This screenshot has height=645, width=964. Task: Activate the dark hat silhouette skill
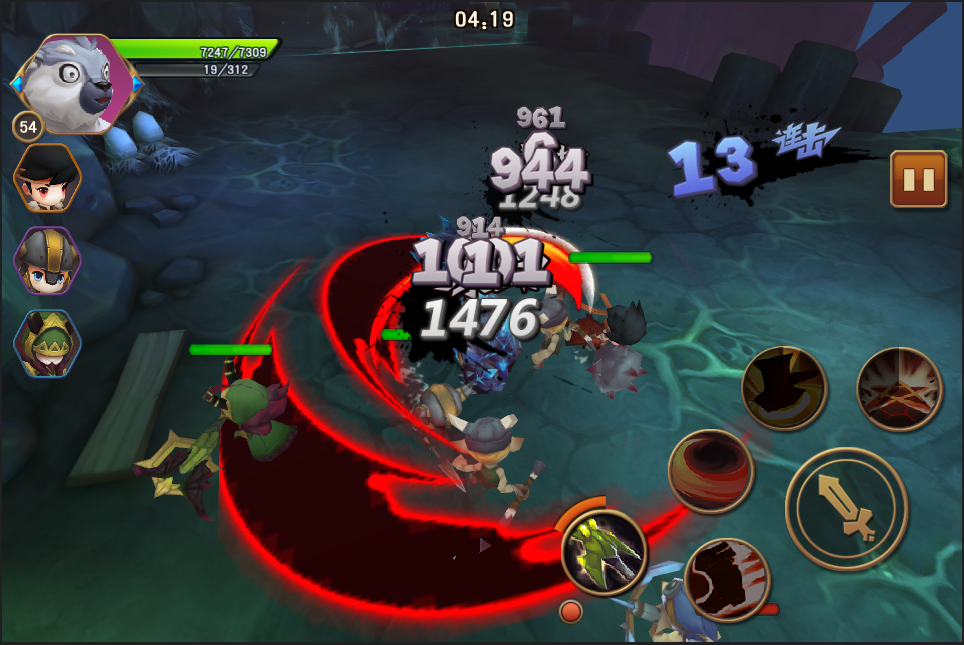coord(784,389)
